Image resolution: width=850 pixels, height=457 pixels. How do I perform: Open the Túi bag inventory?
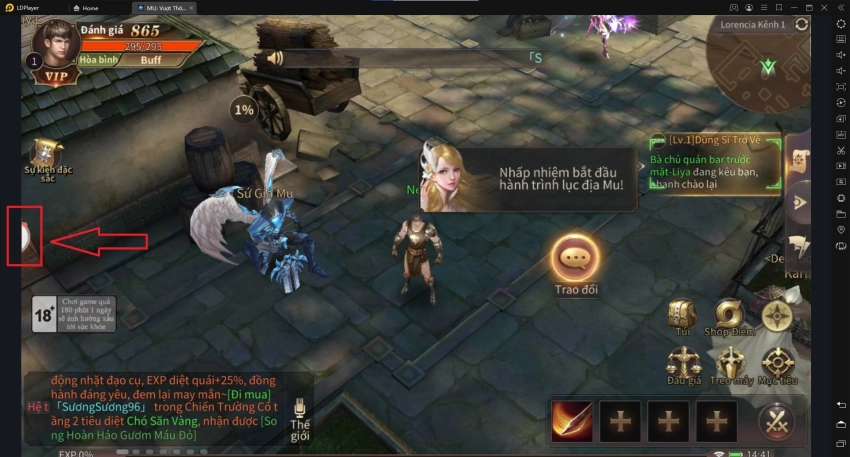click(682, 315)
